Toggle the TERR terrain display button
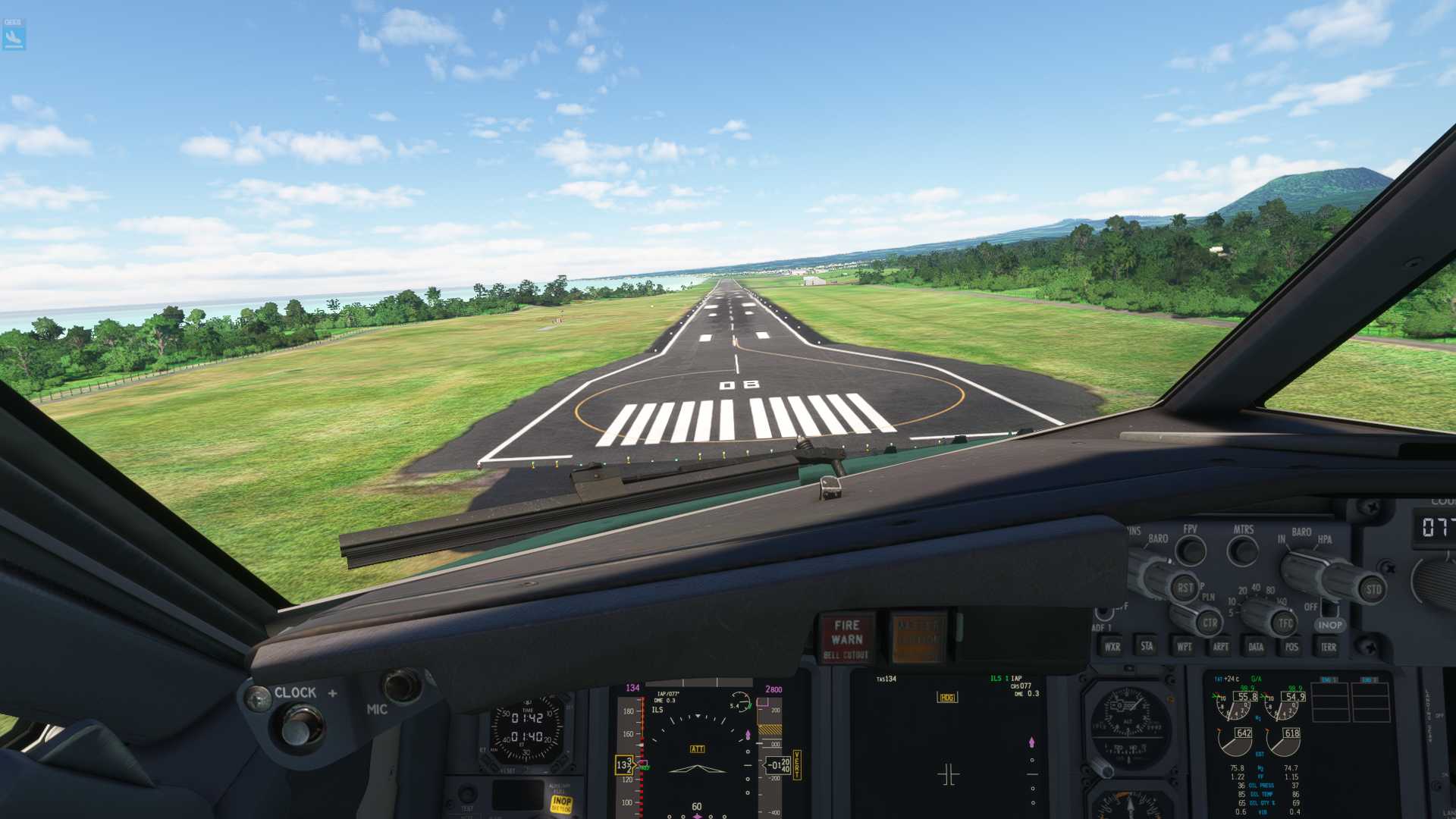 tap(1328, 647)
